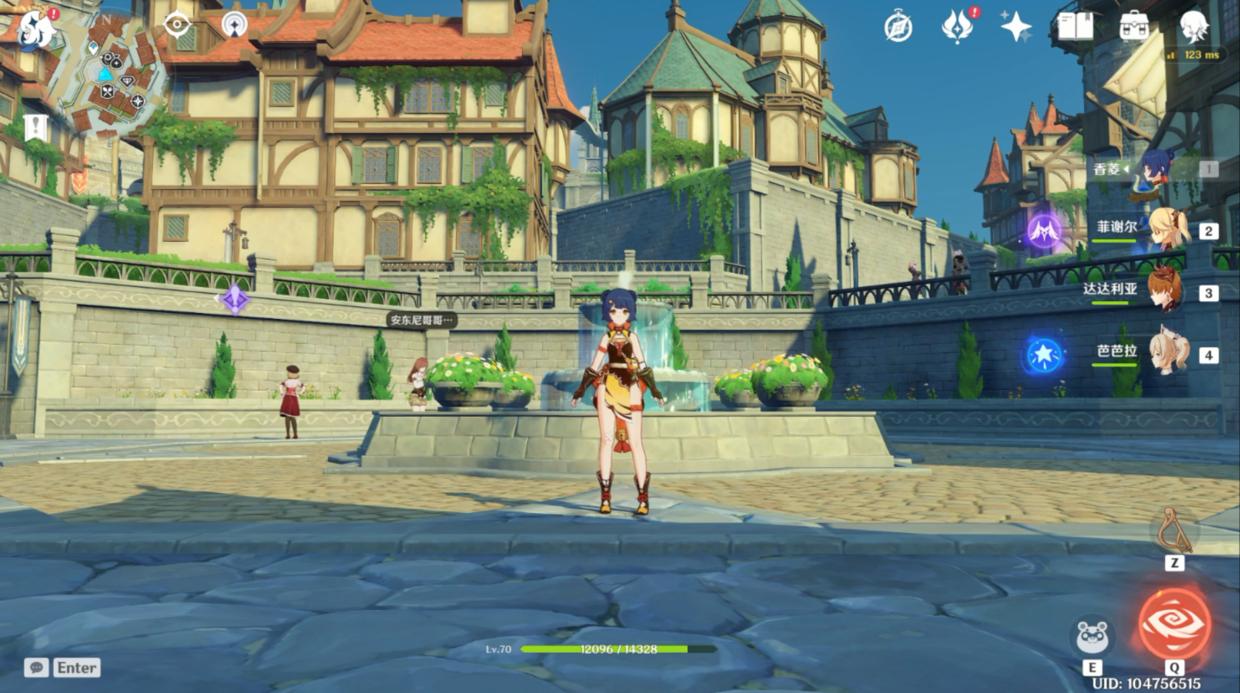This screenshot has width=1240, height=693.
Task: Activate the Guoba elemental skill
Action: 1091,635
